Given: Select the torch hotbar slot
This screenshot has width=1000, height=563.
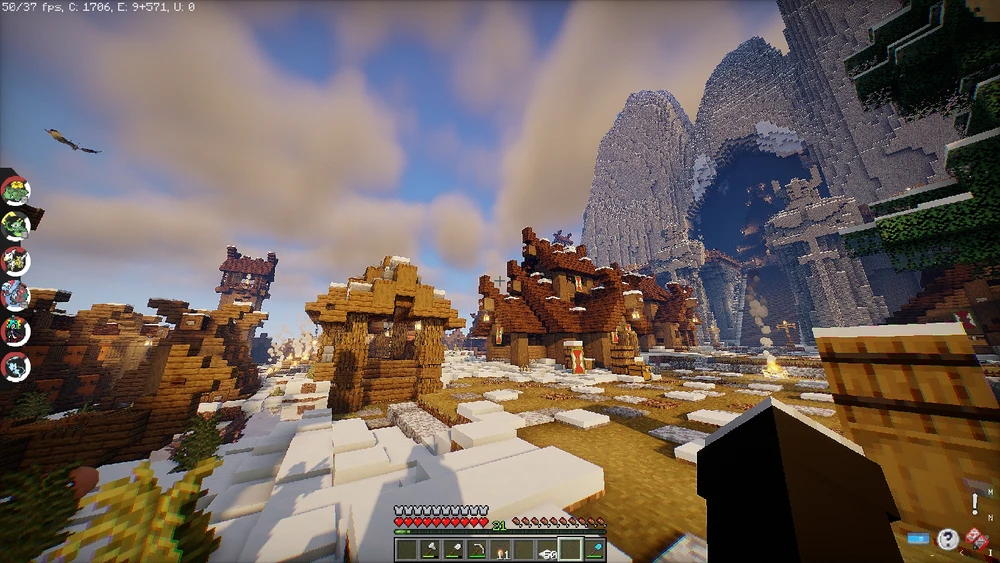Looking at the screenshot, I should [x=500, y=549].
